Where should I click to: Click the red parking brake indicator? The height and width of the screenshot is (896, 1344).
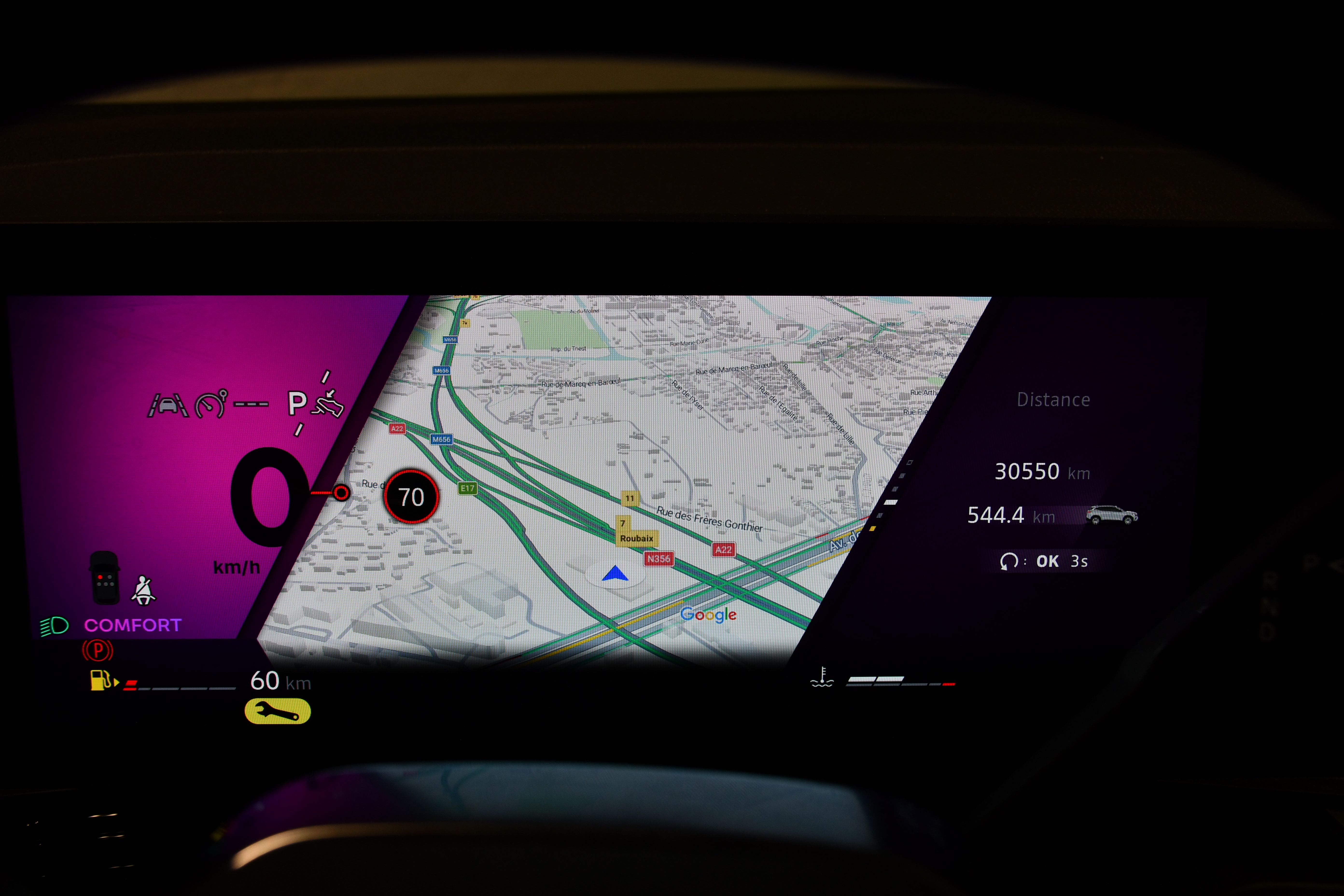(98, 650)
